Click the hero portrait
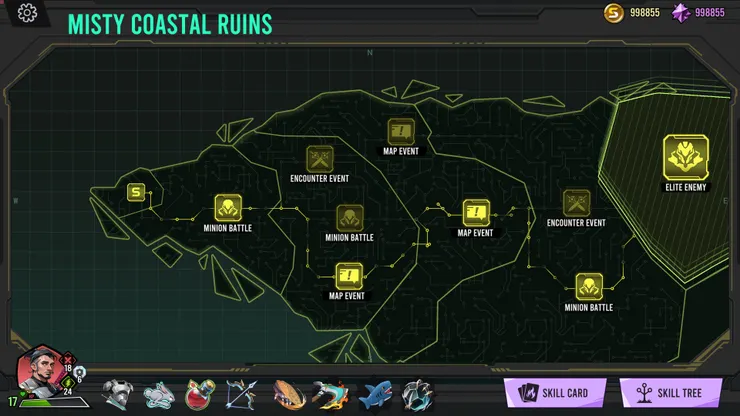 [41, 372]
